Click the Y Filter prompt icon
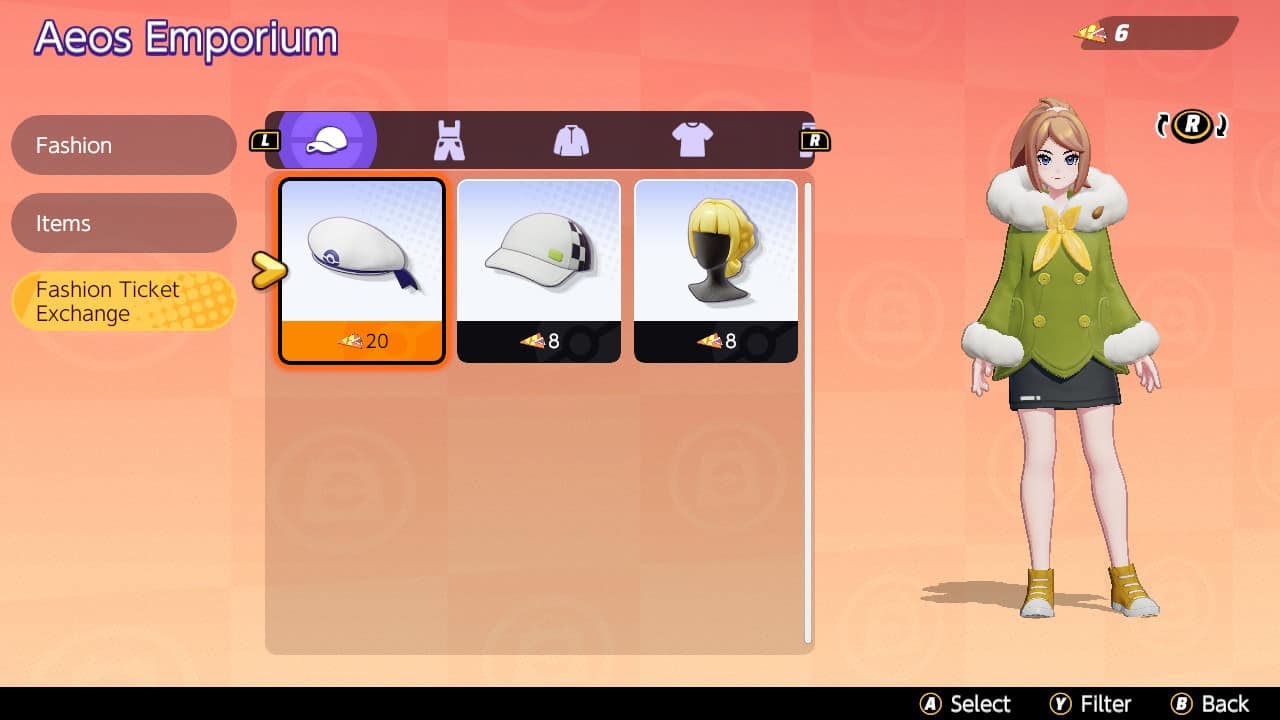The height and width of the screenshot is (720, 1280). (x=1063, y=703)
